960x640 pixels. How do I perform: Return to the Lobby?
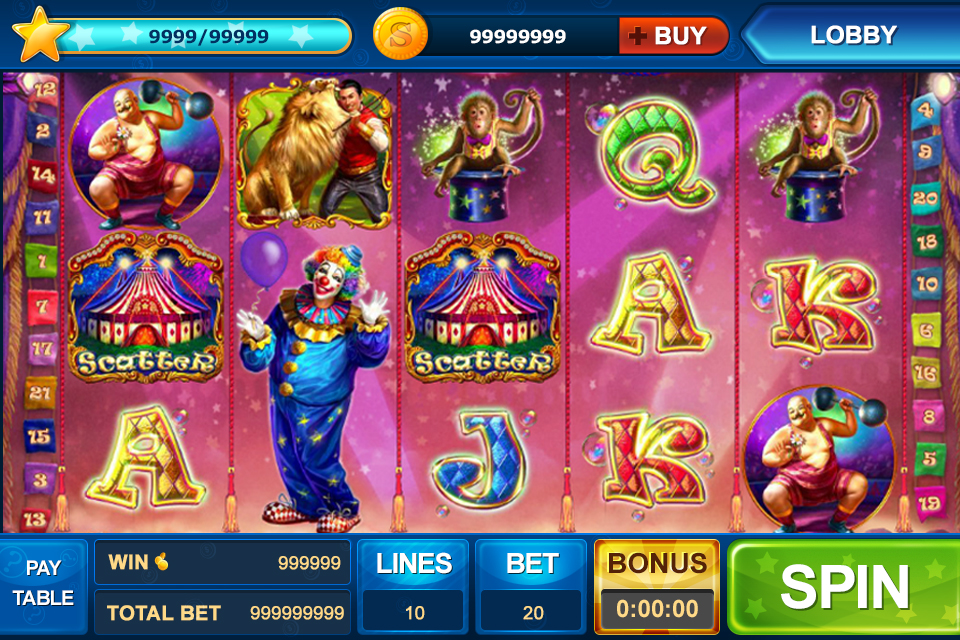tap(852, 35)
